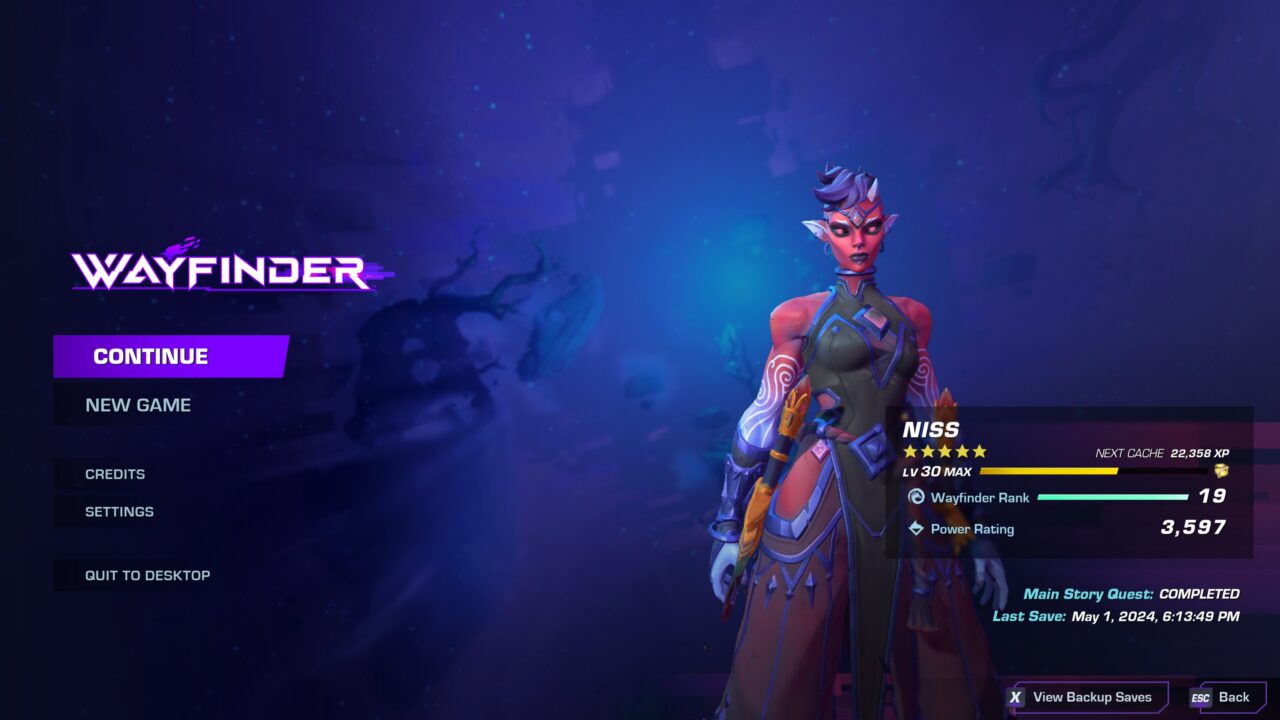1280x720 pixels.
Task: Select NEW GAME from the menu
Action: pos(140,404)
